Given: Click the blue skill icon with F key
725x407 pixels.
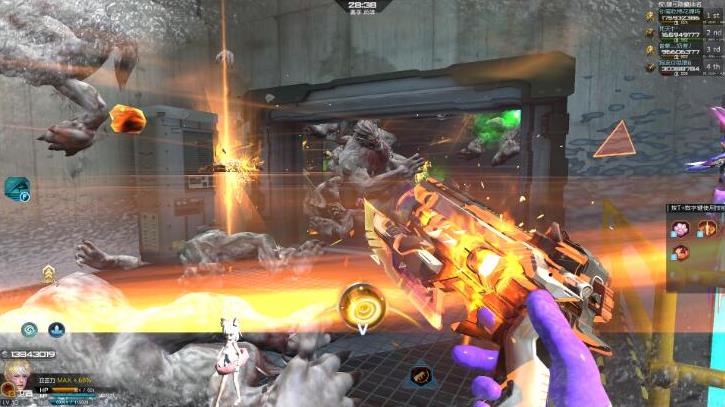Looking at the screenshot, I should 17,188.
